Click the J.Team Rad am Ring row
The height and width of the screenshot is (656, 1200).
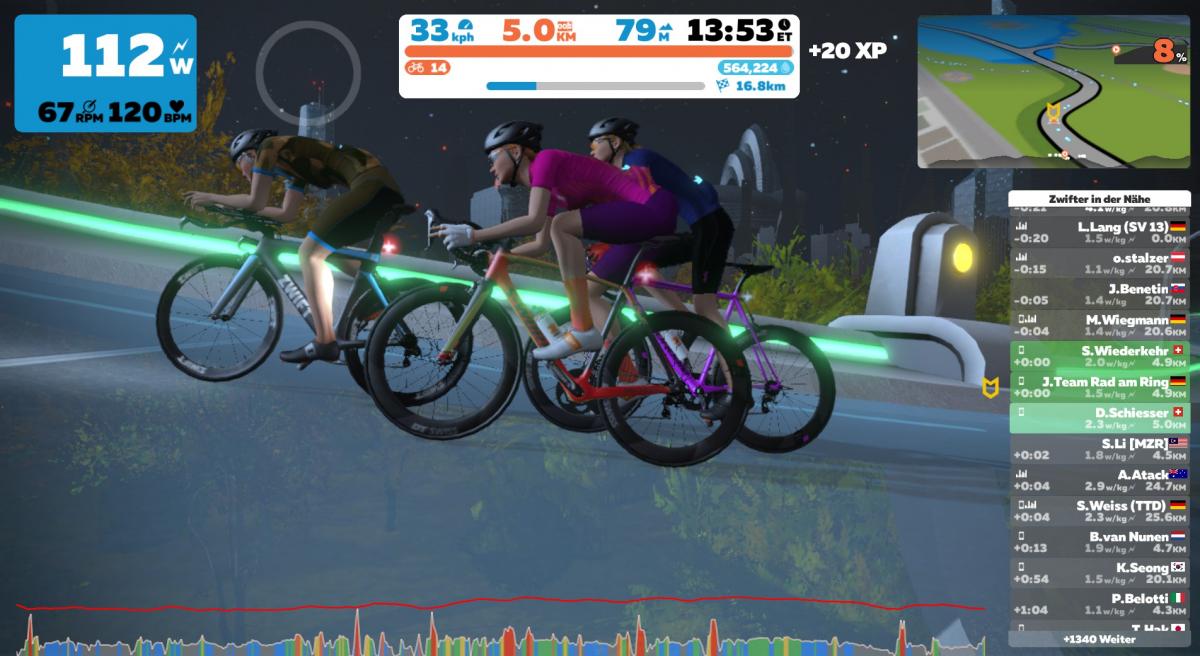point(1099,387)
